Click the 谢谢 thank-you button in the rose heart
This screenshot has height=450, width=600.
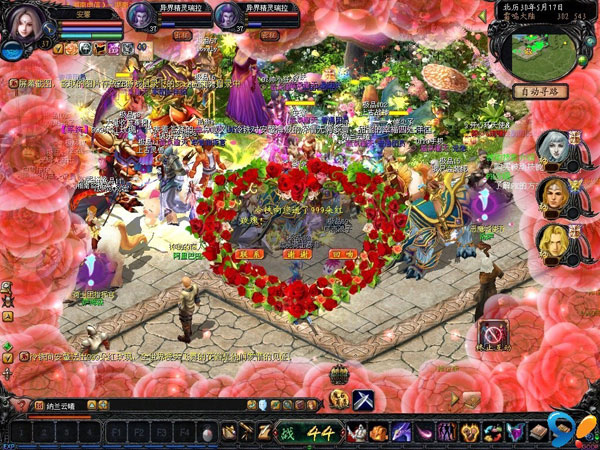click(x=299, y=255)
